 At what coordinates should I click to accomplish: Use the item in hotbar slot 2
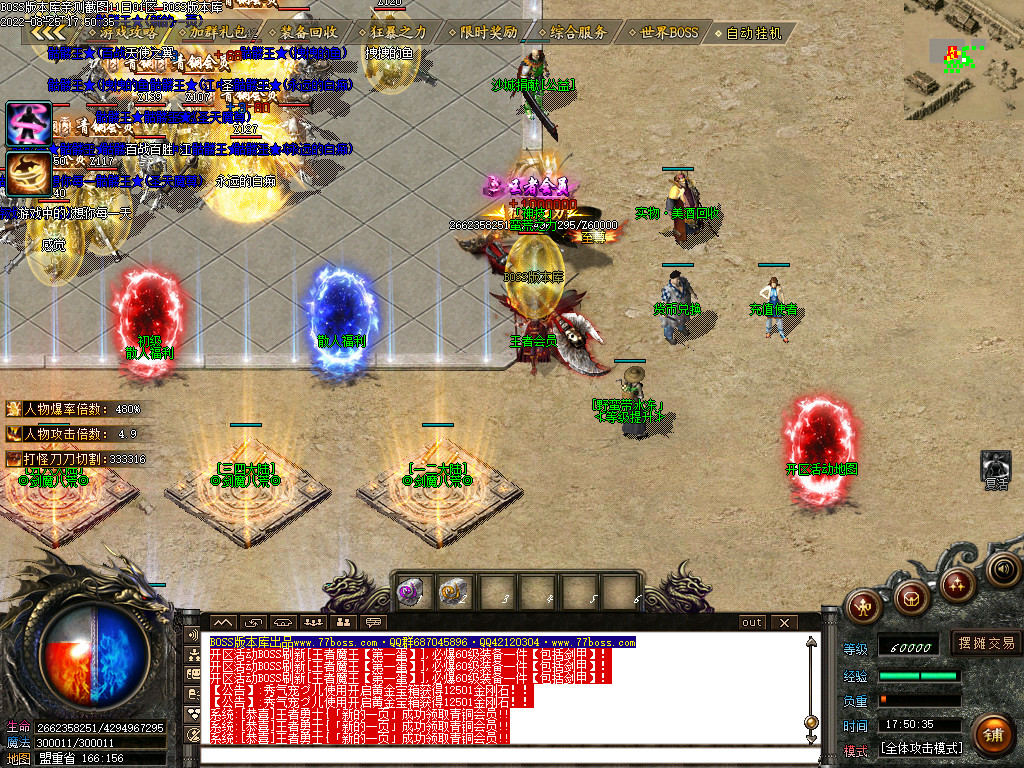click(x=455, y=591)
